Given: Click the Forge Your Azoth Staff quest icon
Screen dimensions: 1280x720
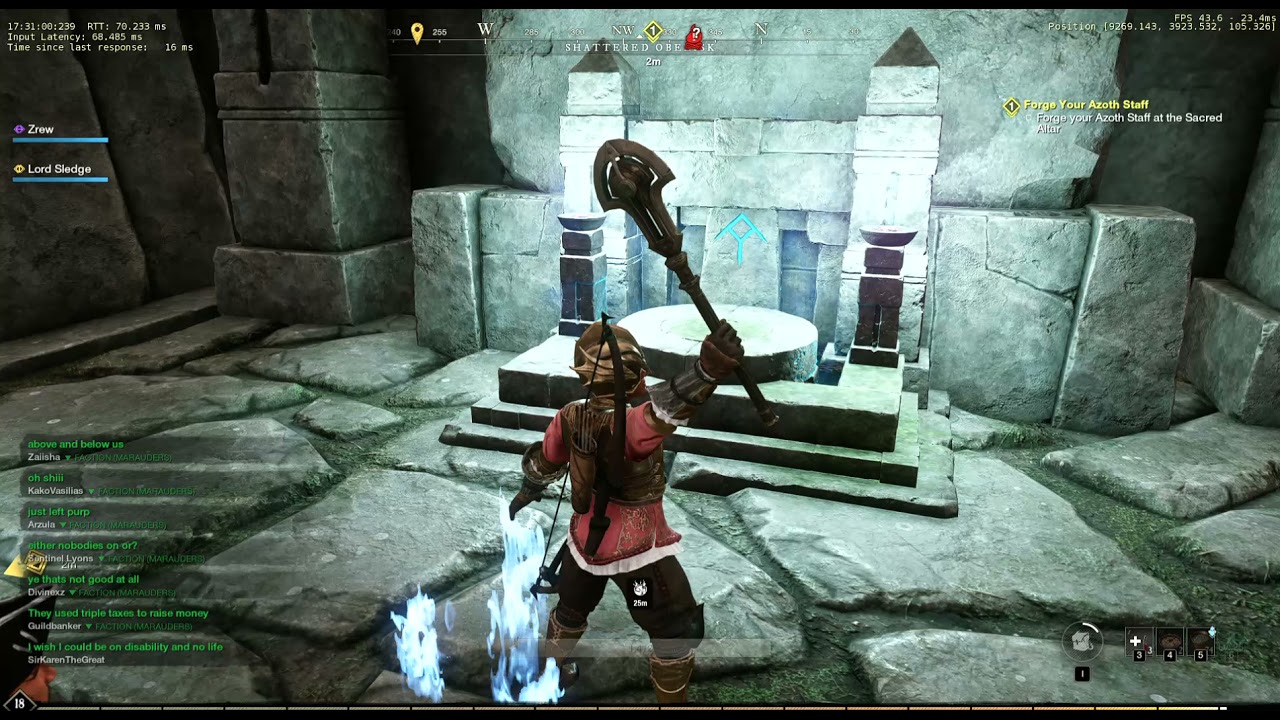Looking at the screenshot, I should [x=1012, y=104].
